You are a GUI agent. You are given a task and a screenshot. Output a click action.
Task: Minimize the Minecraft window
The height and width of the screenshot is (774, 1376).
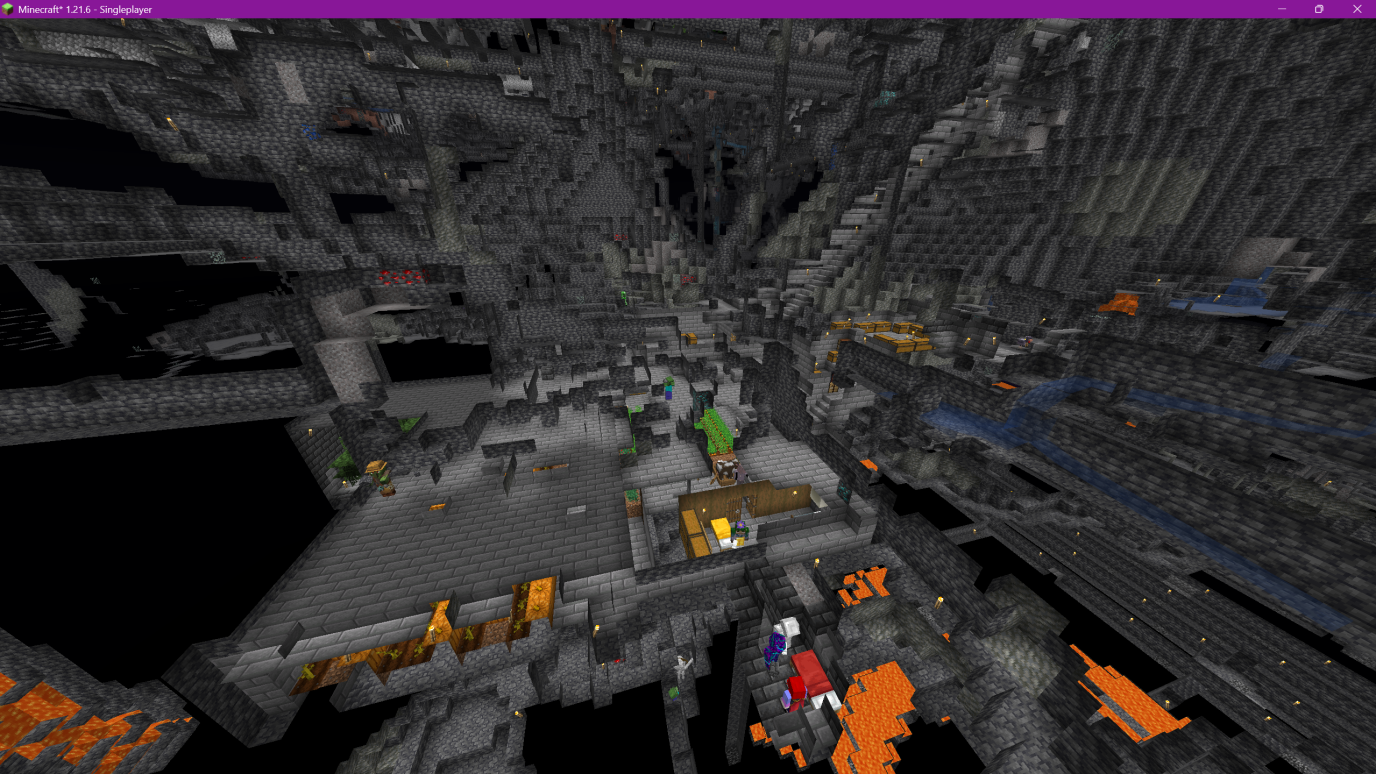click(x=1282, y=9)
